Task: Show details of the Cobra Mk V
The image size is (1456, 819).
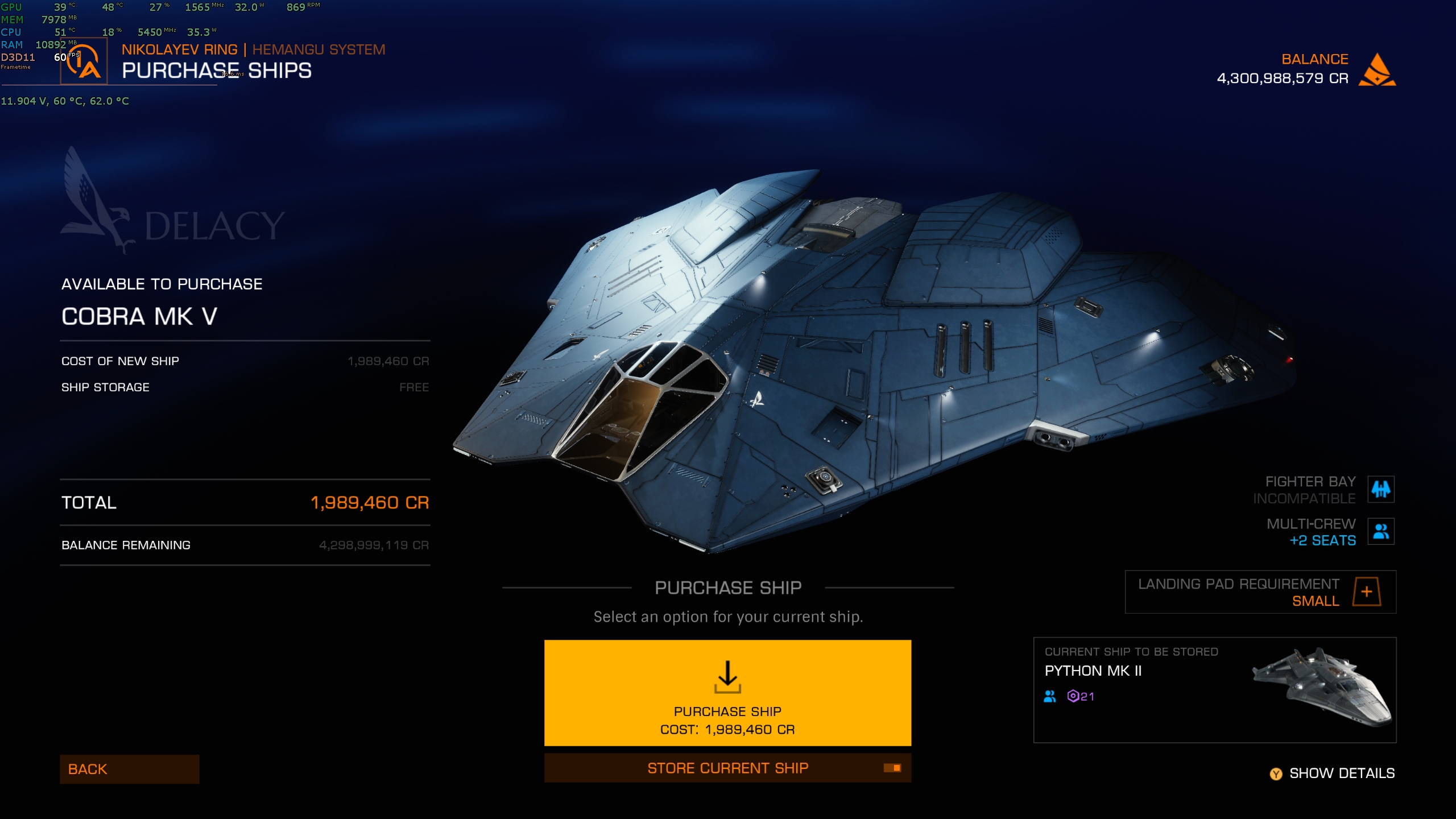Action: pos(1333,773)
